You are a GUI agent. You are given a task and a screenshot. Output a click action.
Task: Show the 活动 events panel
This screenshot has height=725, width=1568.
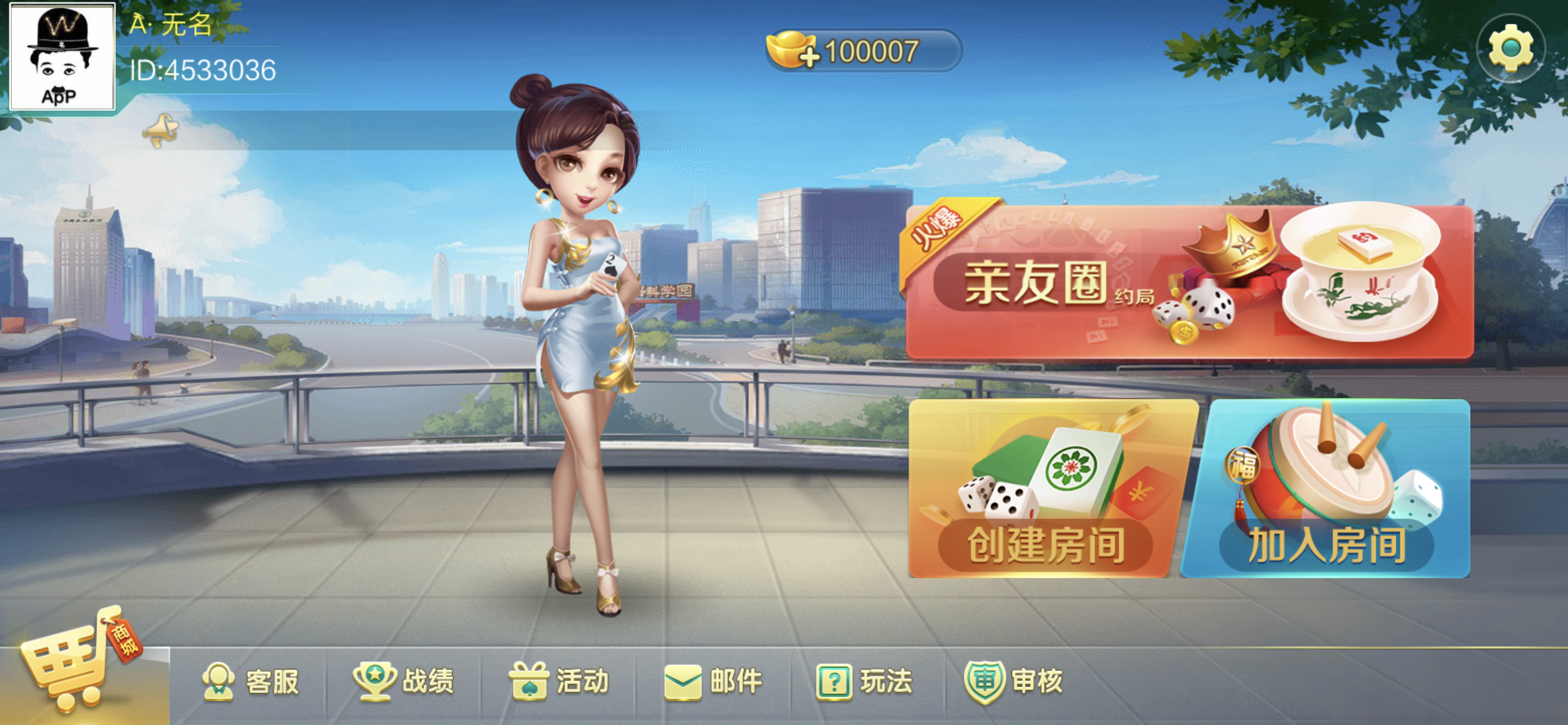tap(559, 680)
